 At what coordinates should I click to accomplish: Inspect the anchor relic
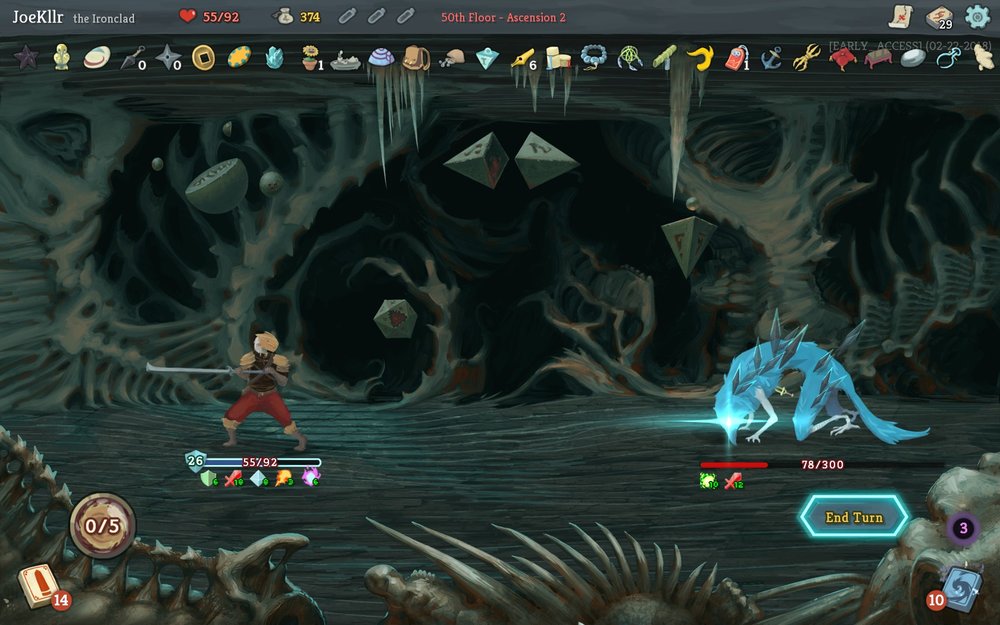(771, 58)
